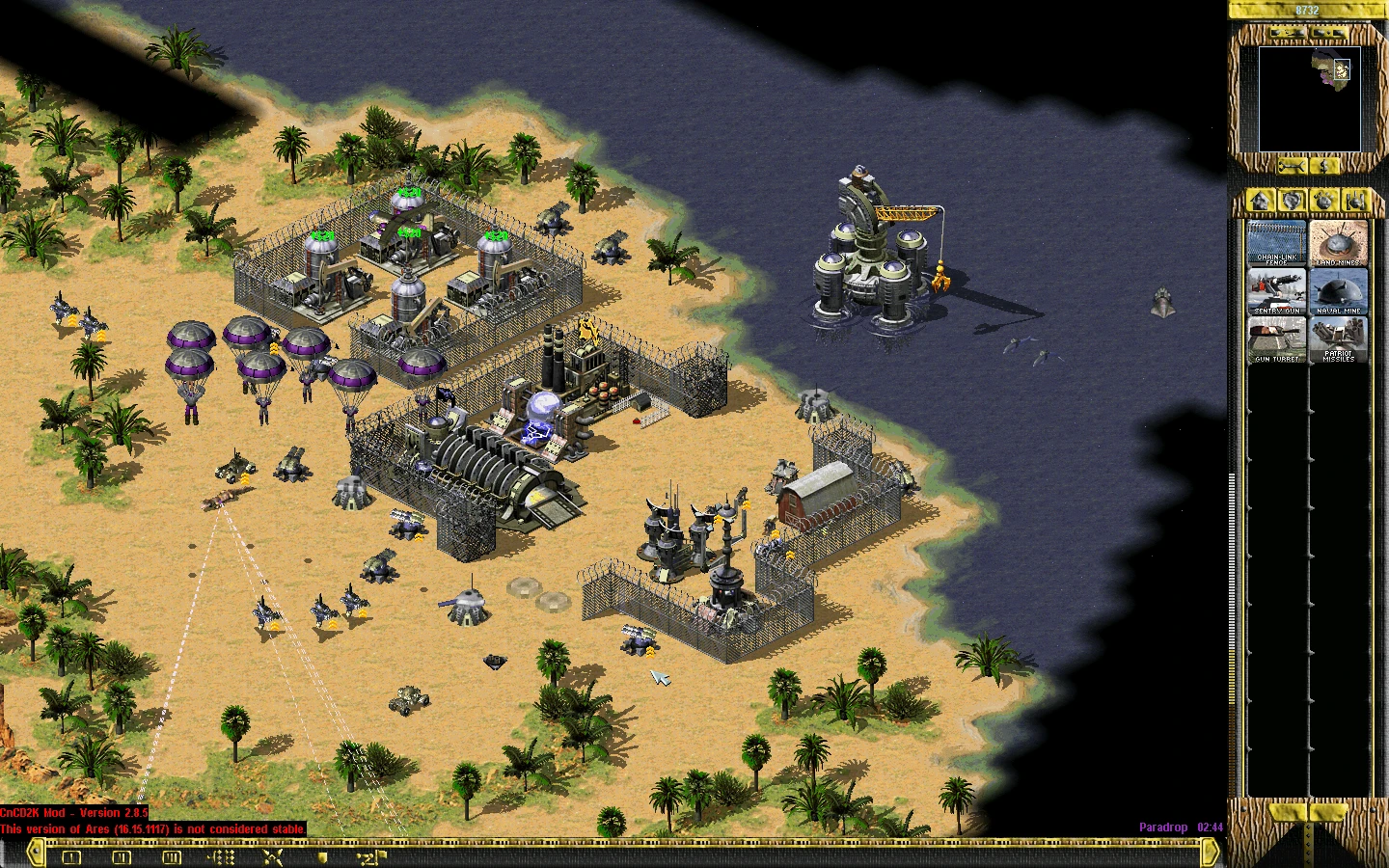Viewport: 1389px width, 868px height.
Task: Select control group II button
Action: [122, 856]
